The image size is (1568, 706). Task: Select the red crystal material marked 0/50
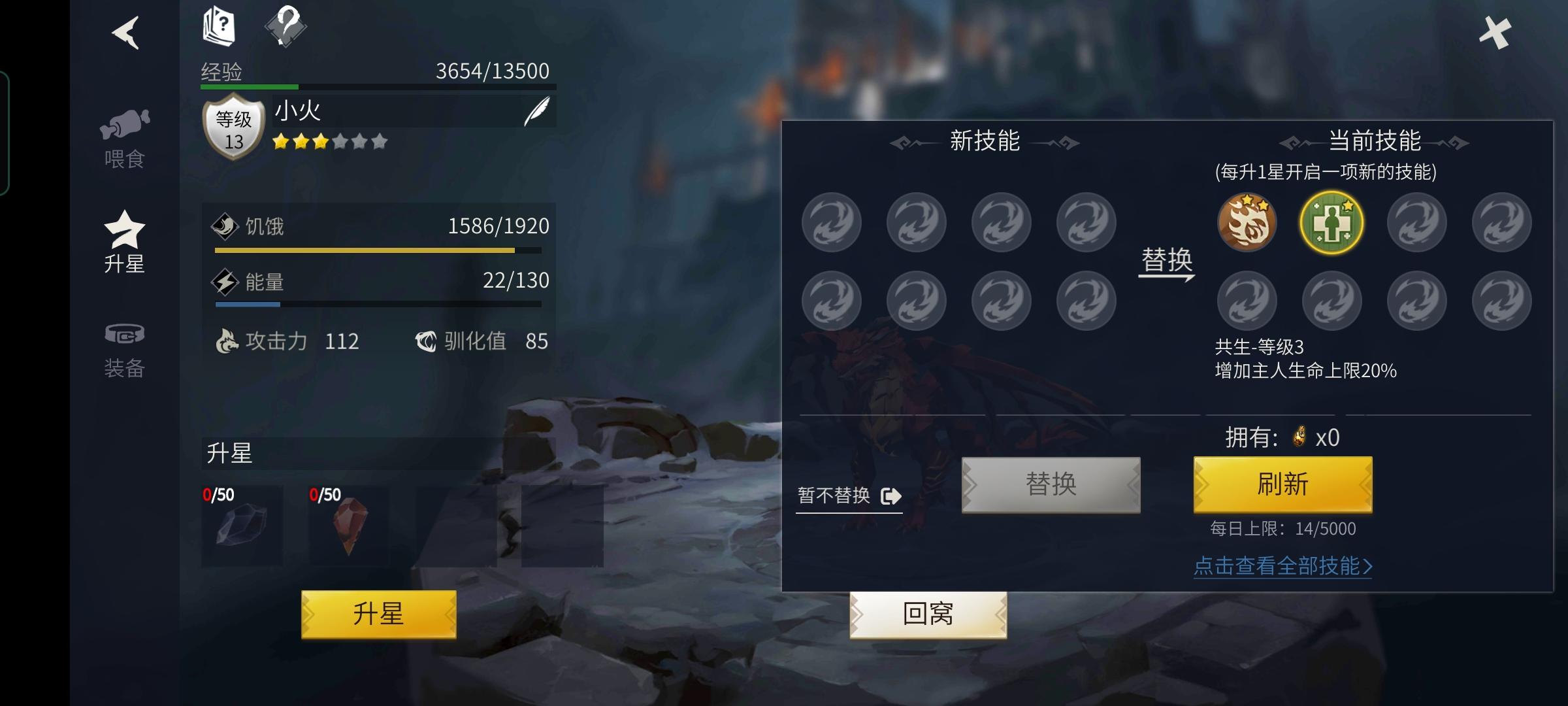348,526
